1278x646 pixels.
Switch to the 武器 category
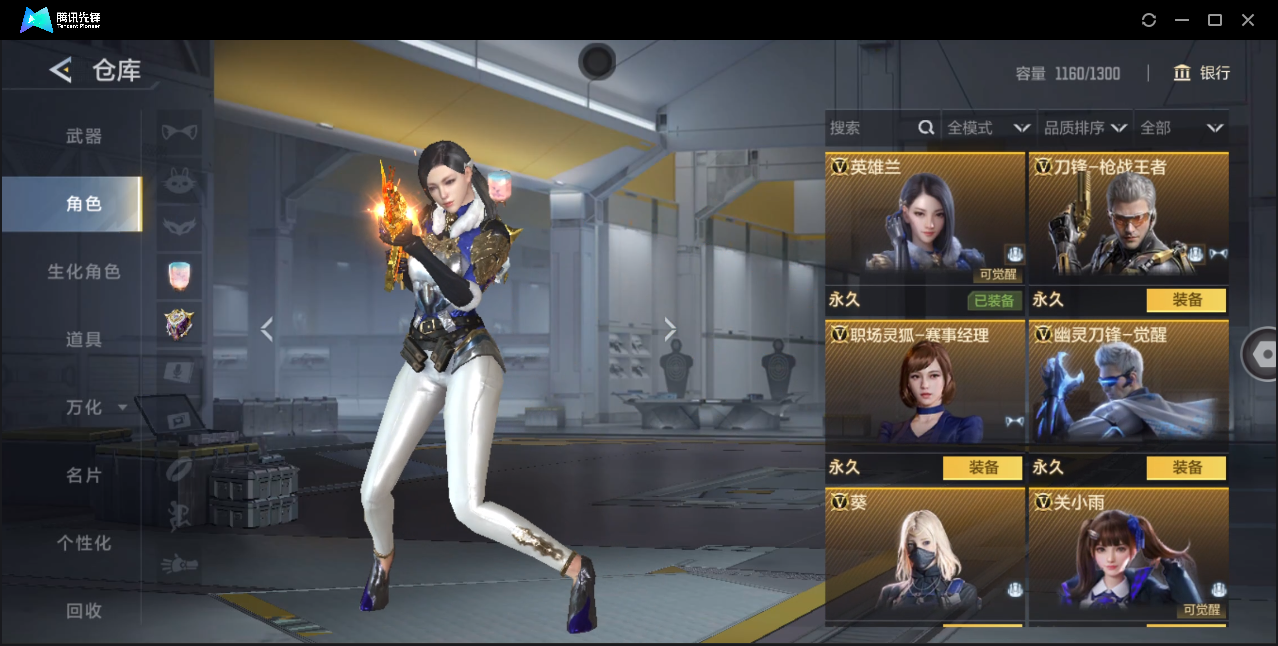tap(84, 136)
